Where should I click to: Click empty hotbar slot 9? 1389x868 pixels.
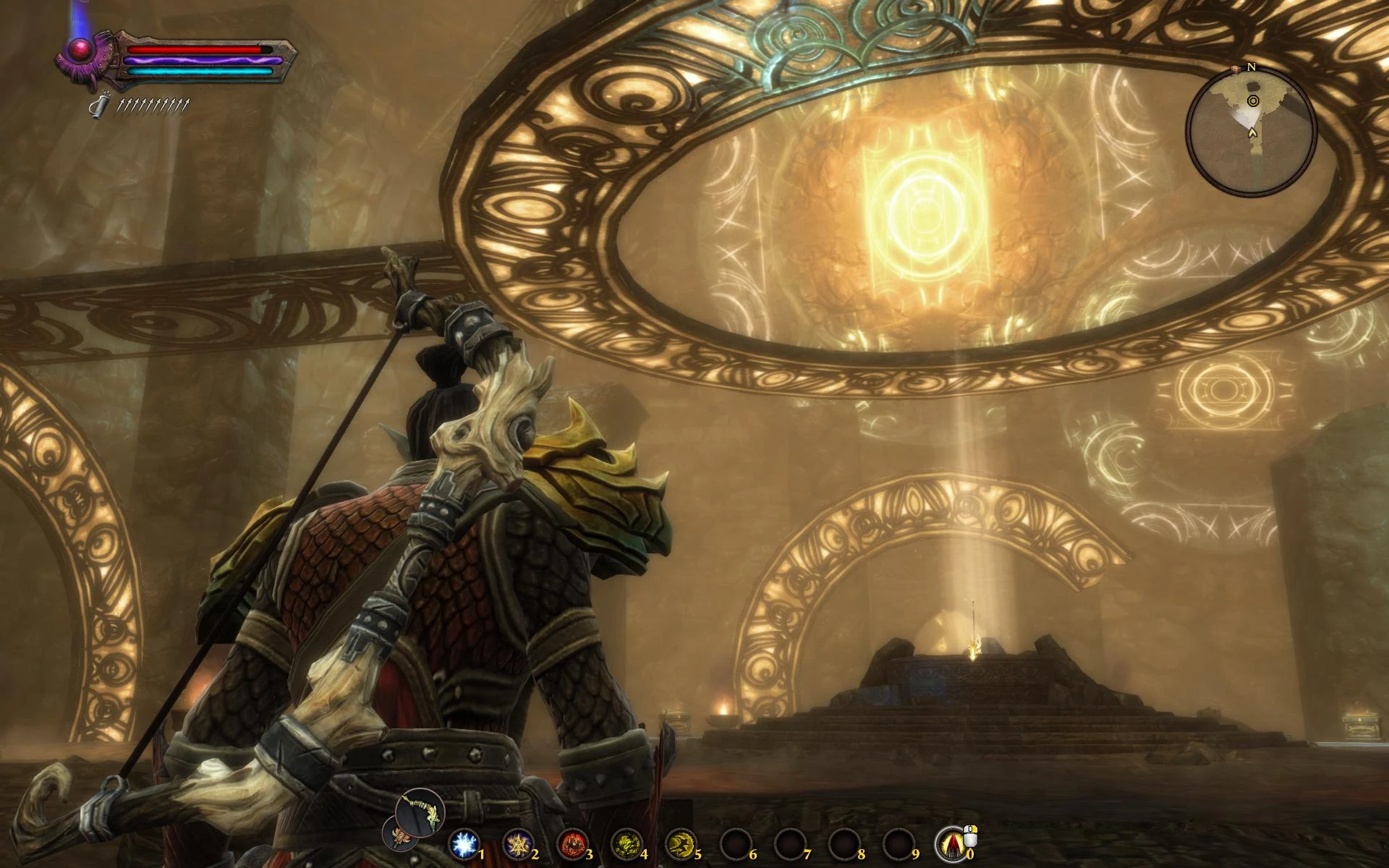click(x=899, y=844)
